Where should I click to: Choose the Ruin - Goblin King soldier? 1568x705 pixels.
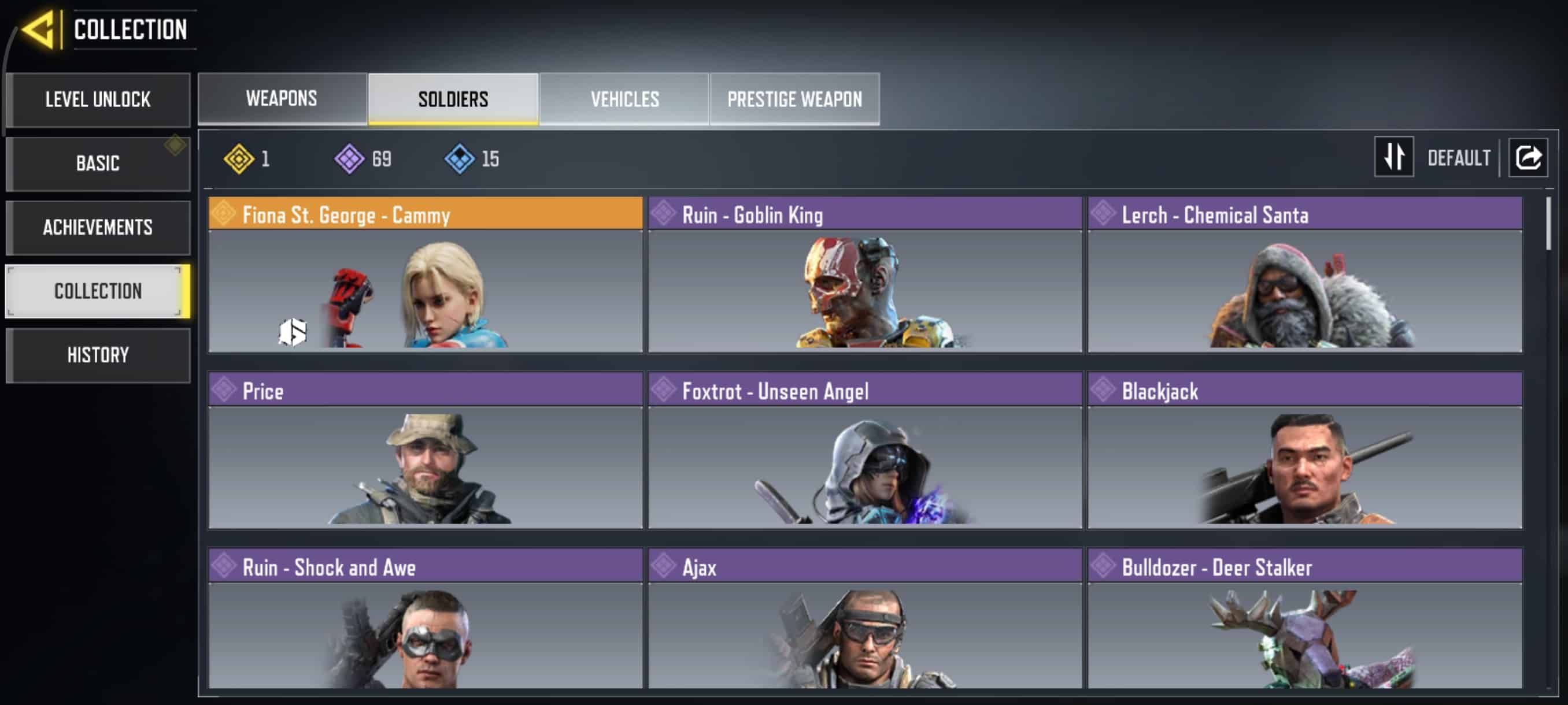point(864,274)
